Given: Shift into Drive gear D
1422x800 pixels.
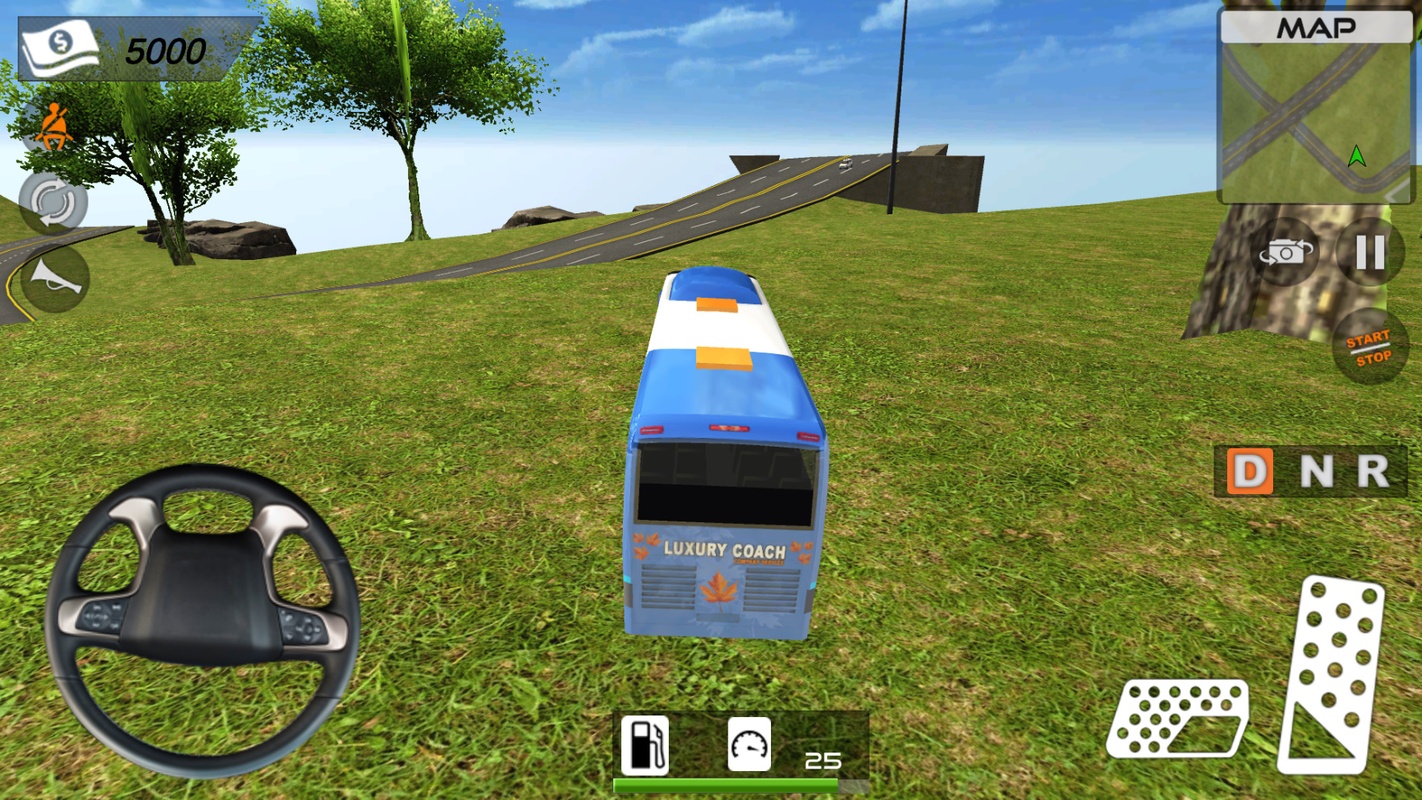Looking at the screenshot, I should (1249, 471).
